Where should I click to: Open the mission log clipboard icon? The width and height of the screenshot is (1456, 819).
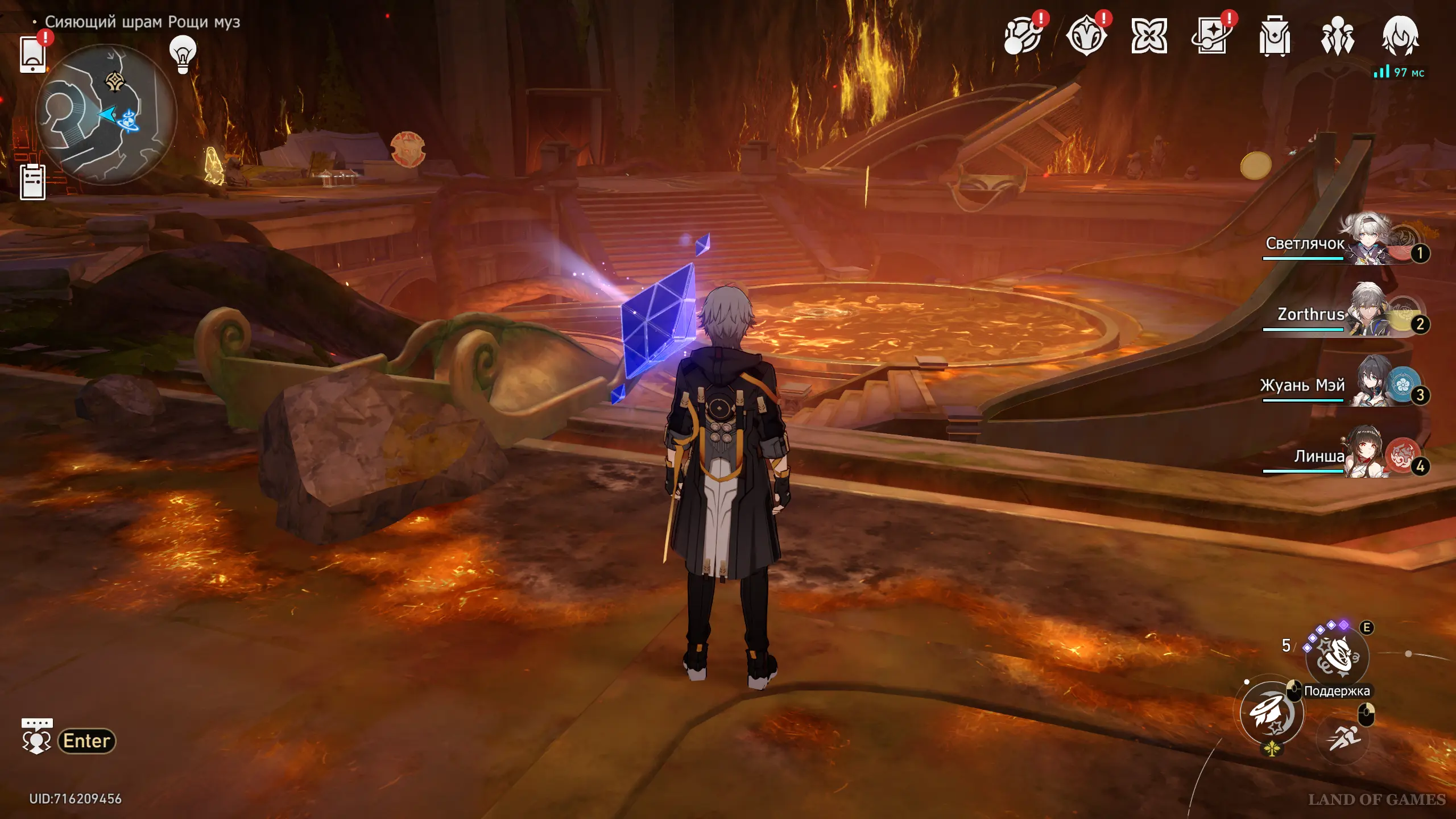[x=33, y=182]
